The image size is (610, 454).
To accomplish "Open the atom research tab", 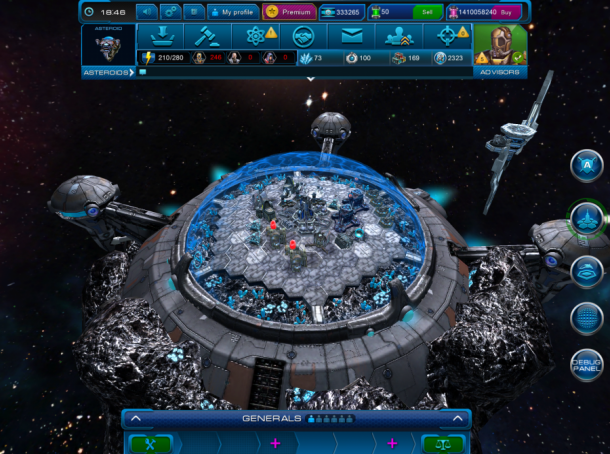I will pyautogui.click(x=253, y=35).
